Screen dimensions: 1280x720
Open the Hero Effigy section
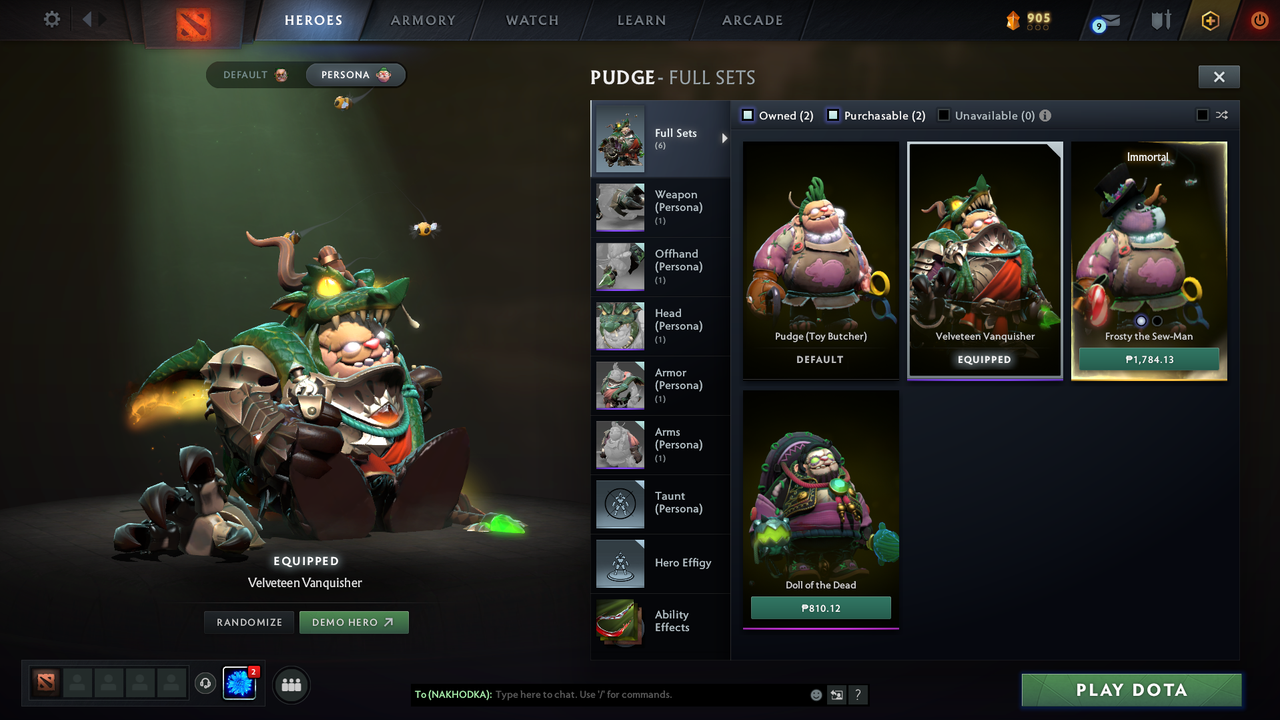pyautogui.click(x=660, y=563)
